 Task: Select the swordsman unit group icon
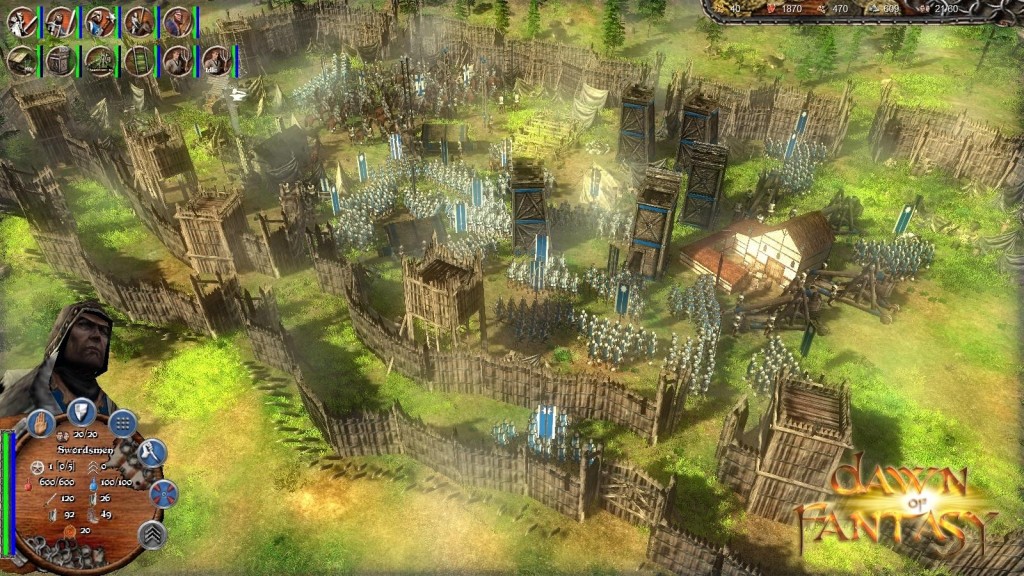[22, 22]
